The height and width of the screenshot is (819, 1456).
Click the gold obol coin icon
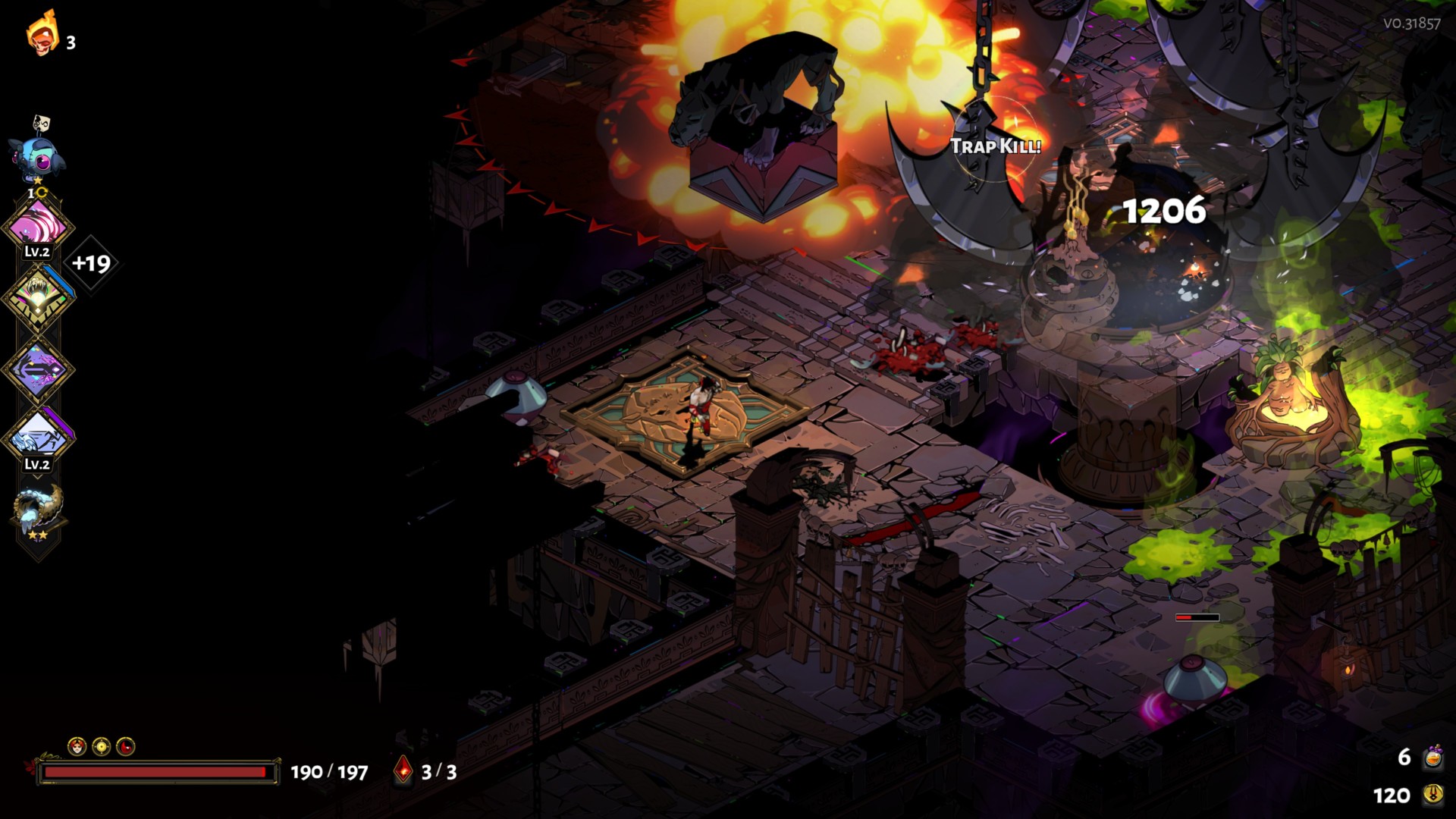point(1432,795)
